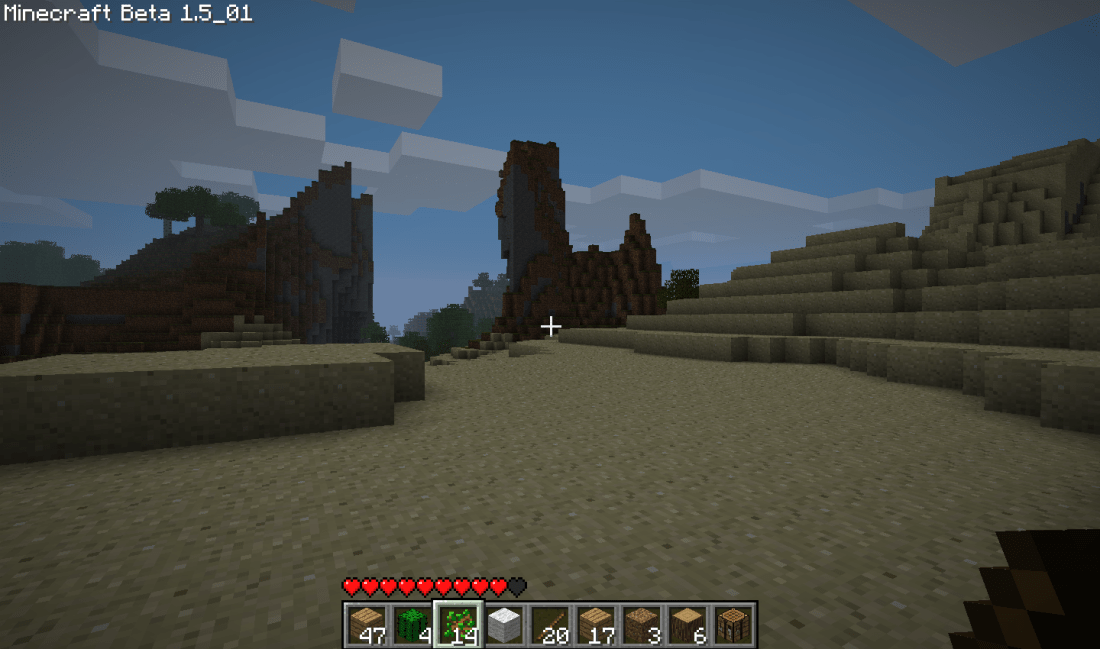This screenshot has height=649, width=1100.
Task: Select the white wool block slot
Action: coord(504,624)
